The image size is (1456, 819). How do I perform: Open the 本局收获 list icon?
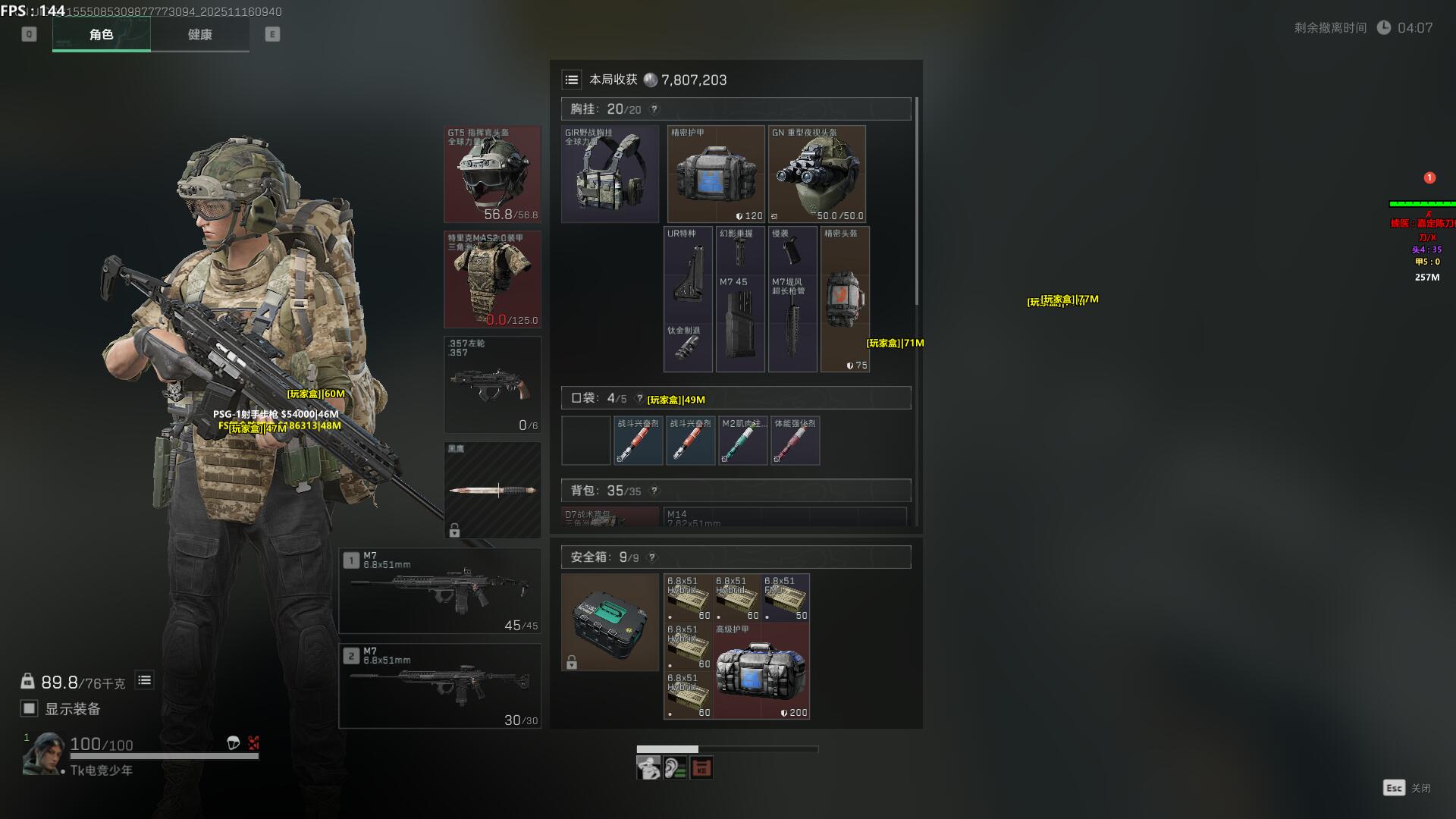click(572, 80)
